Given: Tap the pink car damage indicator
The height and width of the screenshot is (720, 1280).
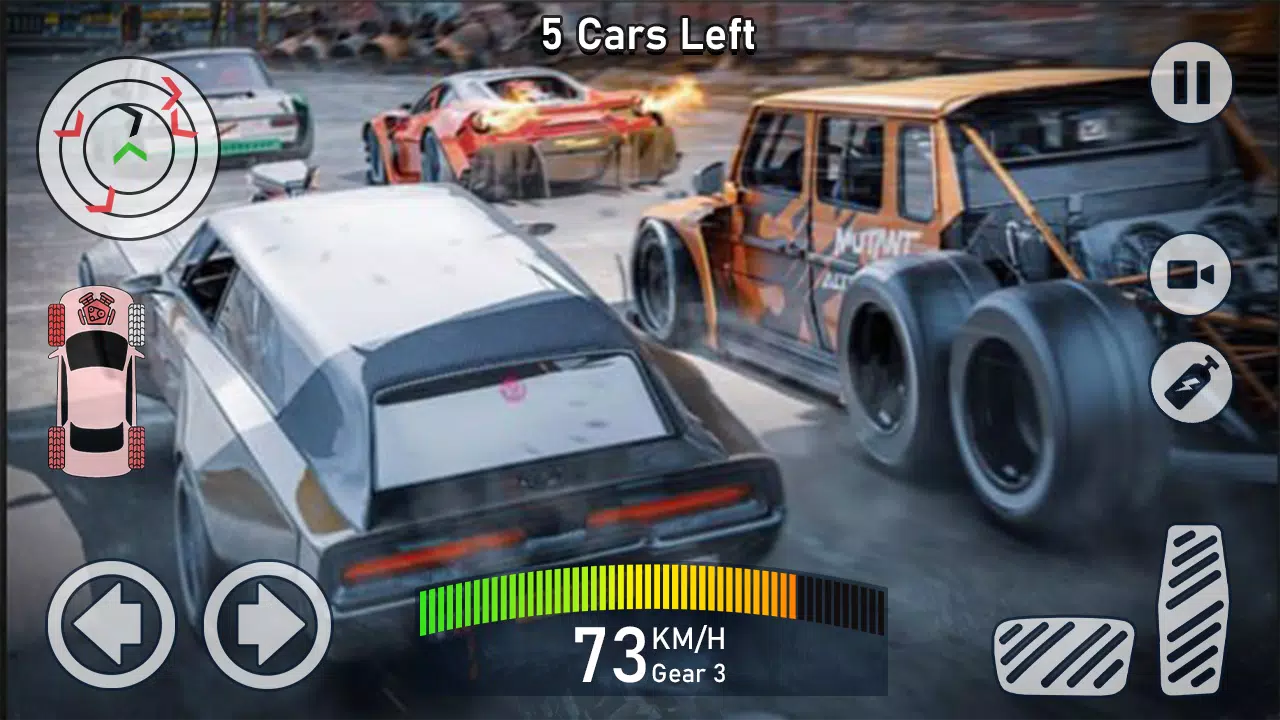Looking at the screenshot, I should click(96, 378).
